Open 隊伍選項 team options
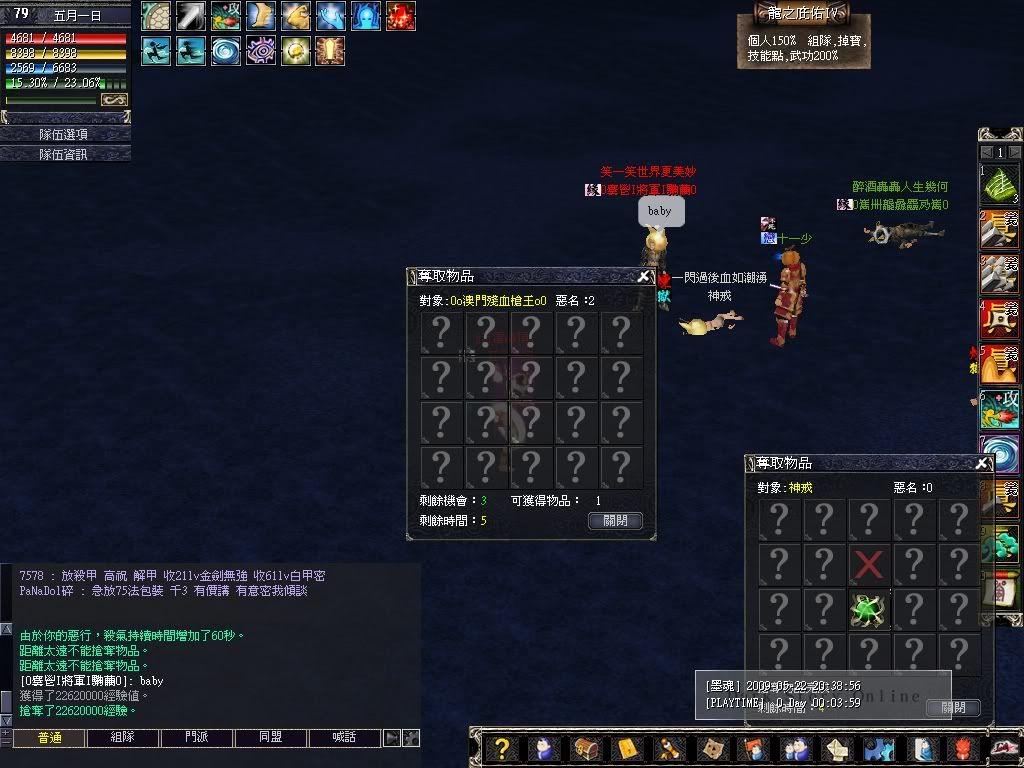Viewport: 1024px width, 768px height. [x=64, y=134]
